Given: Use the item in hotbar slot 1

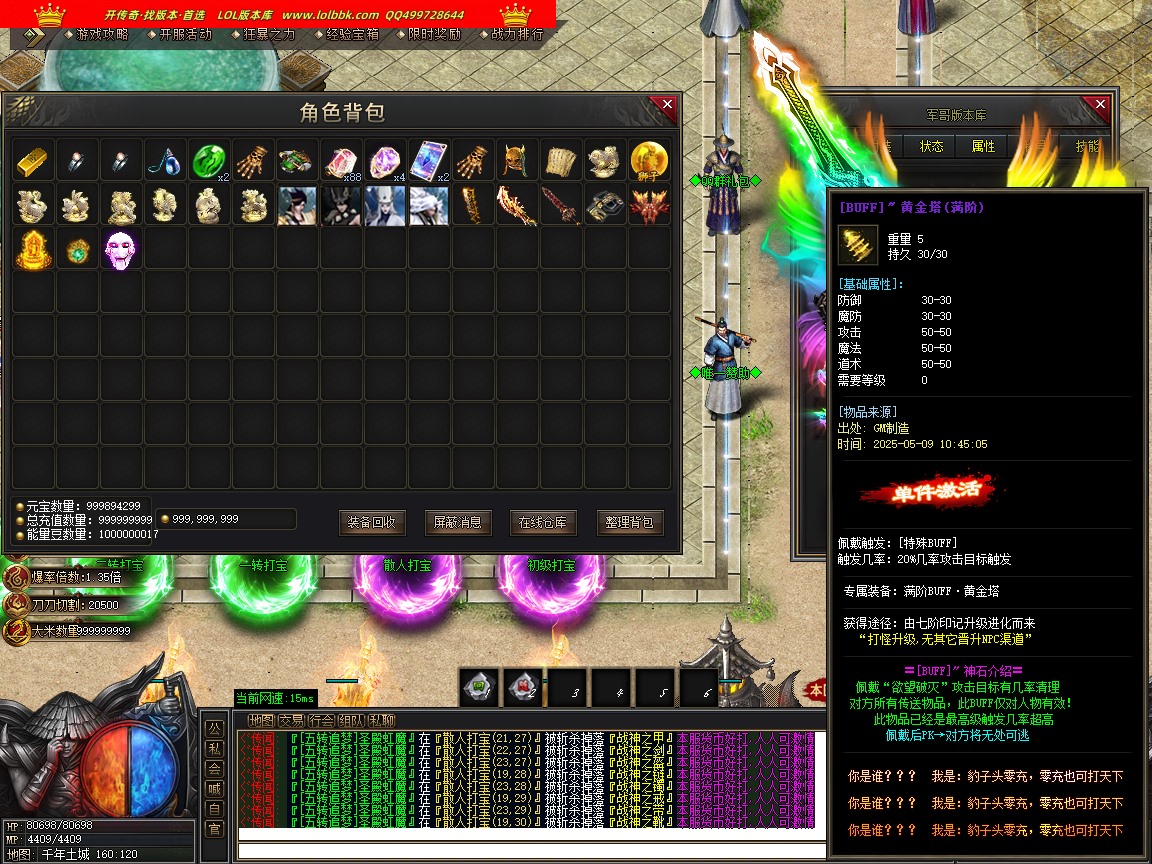Looking at the screenshot, I should 481,687.
